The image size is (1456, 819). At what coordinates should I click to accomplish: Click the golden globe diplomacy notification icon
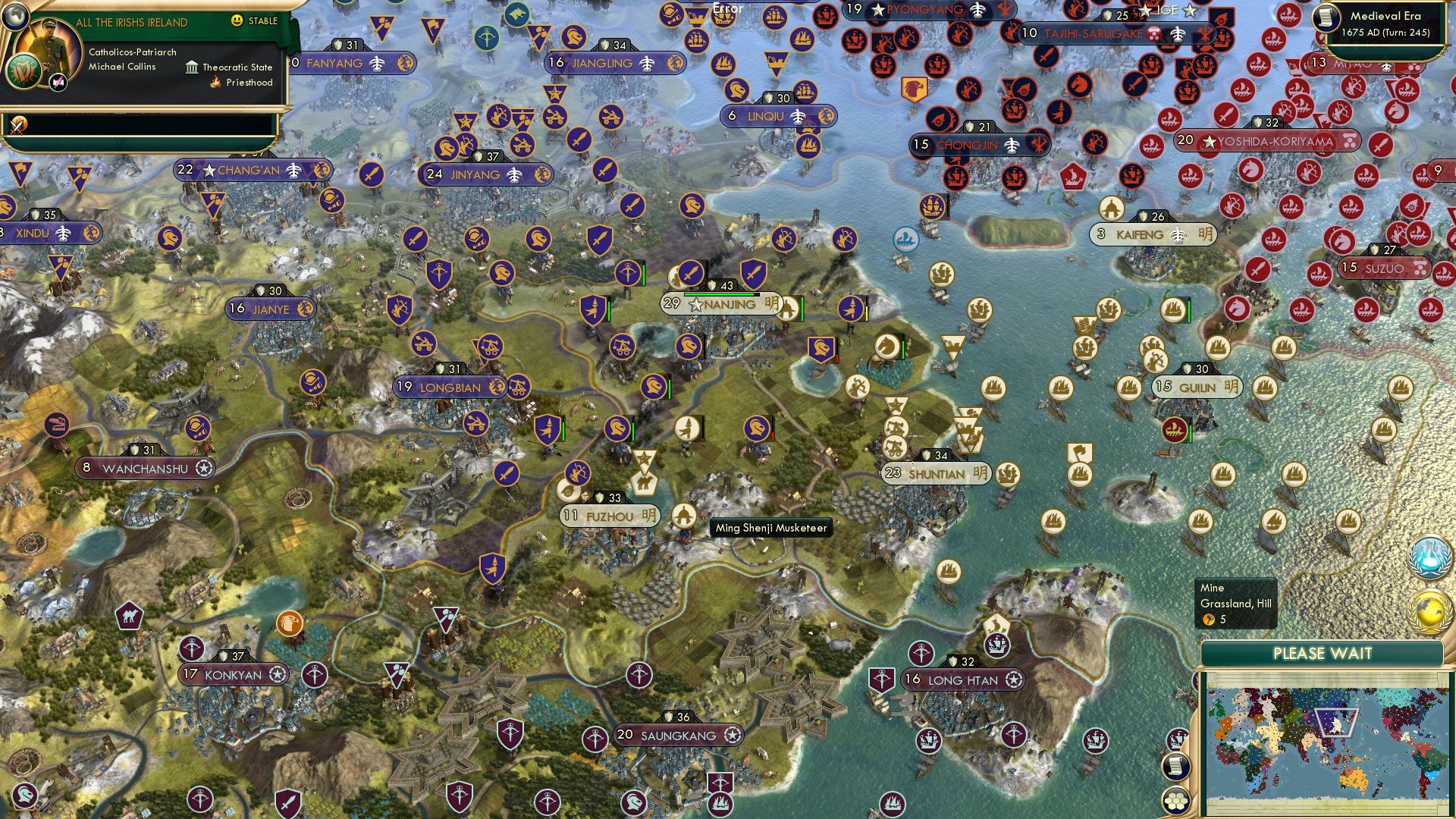point(1428,610)
